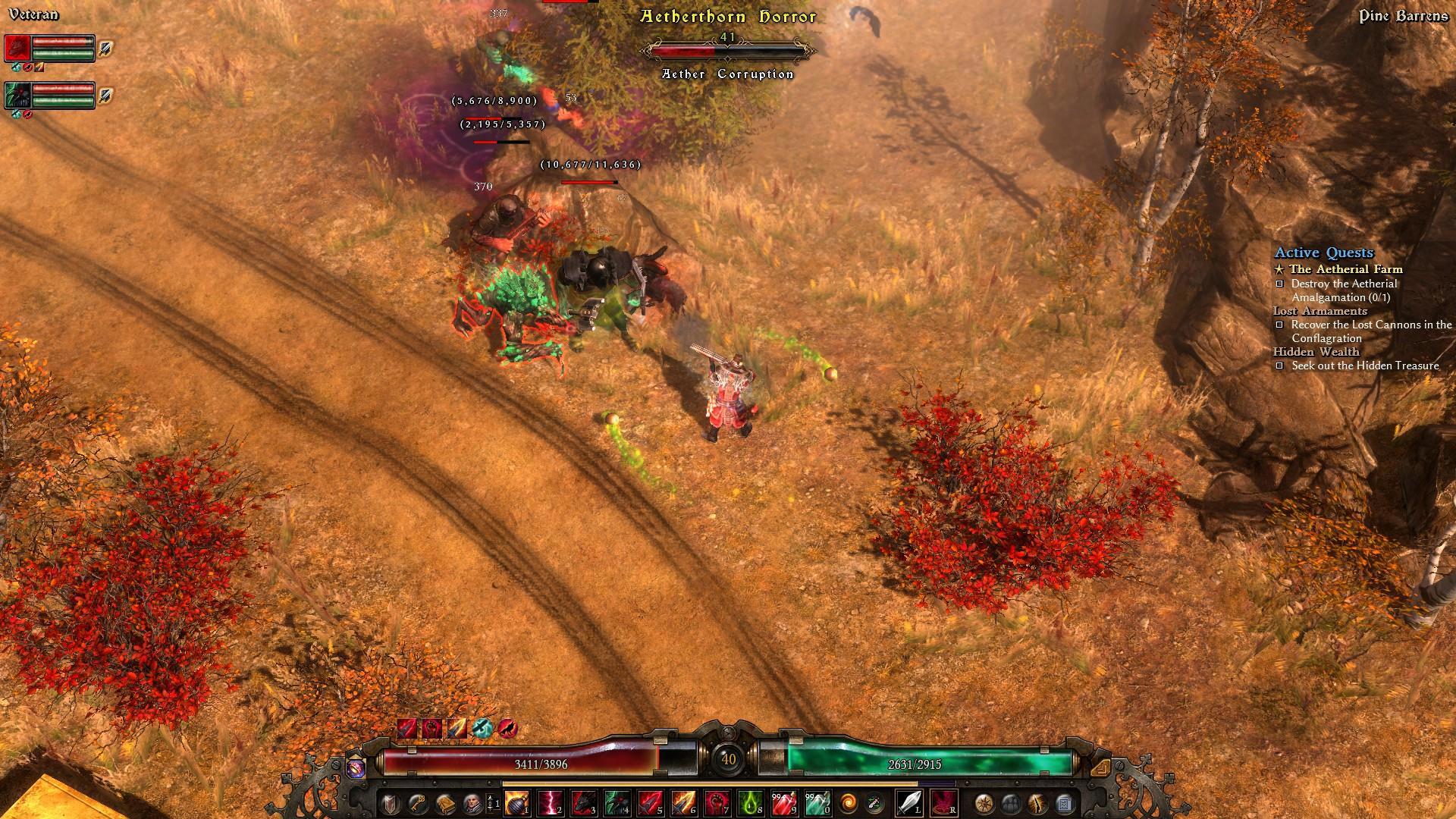Drink the red health potion

click(x=783, y=802)
